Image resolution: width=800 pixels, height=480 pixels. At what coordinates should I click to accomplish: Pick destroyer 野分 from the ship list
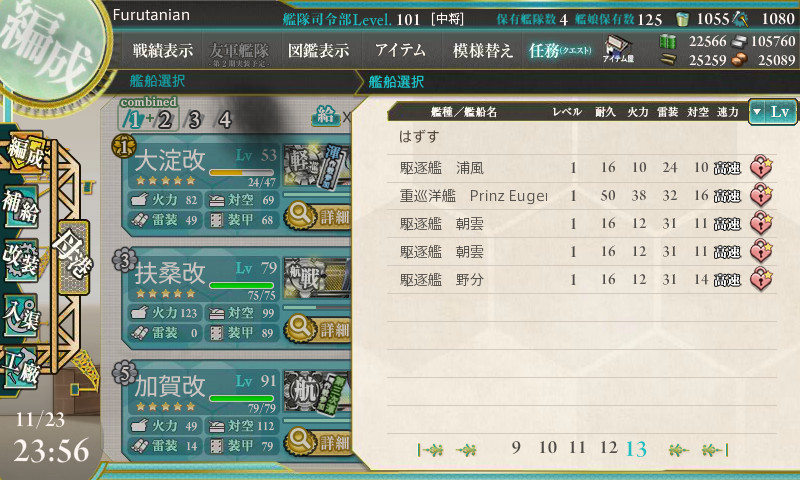(560, 280)
